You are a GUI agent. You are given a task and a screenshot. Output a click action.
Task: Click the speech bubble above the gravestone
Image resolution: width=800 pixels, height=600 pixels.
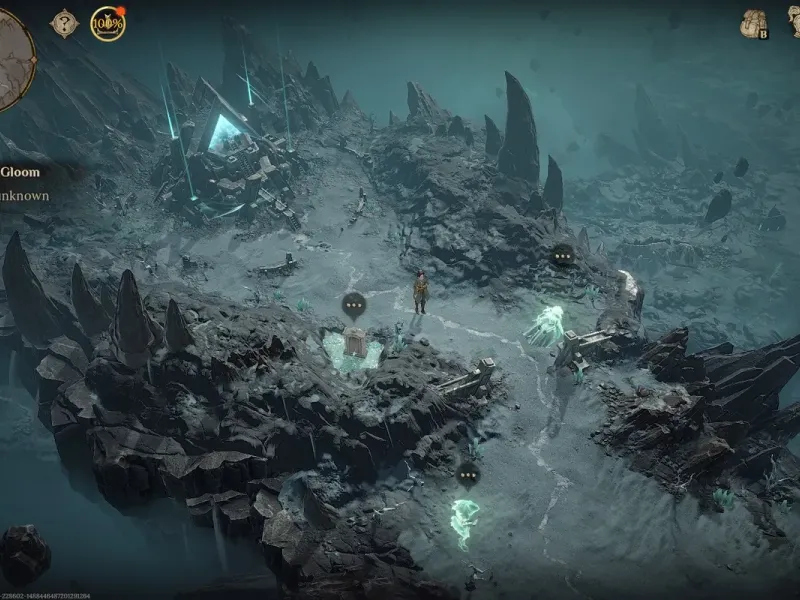pyautogui.click(x=353, y=305)
